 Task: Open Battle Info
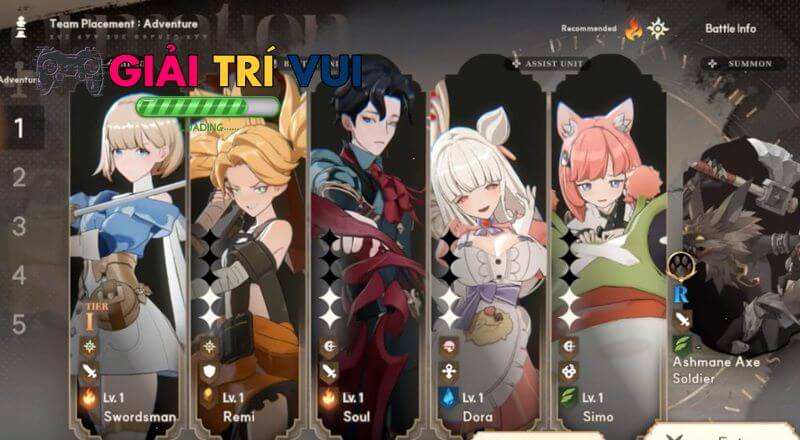730,29
